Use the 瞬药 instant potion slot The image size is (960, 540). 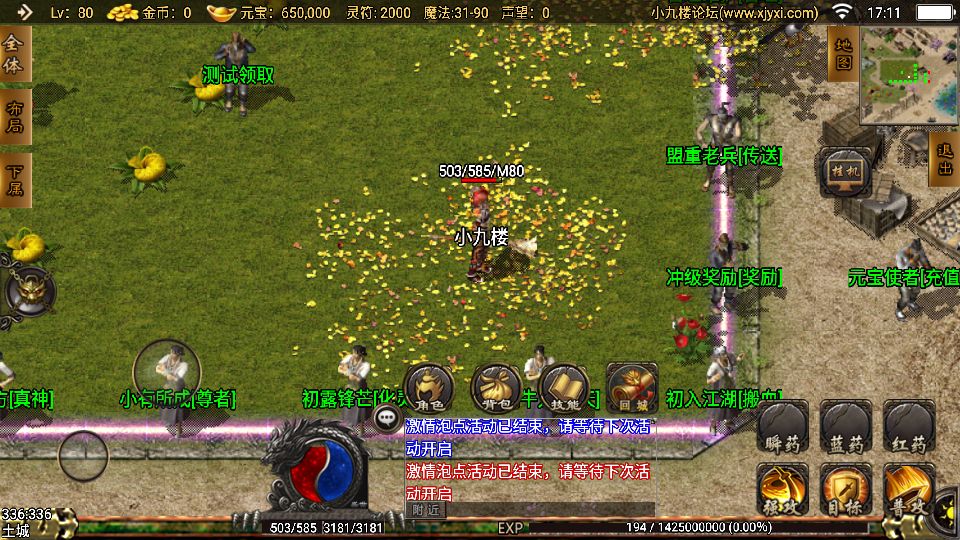point(784,429)
